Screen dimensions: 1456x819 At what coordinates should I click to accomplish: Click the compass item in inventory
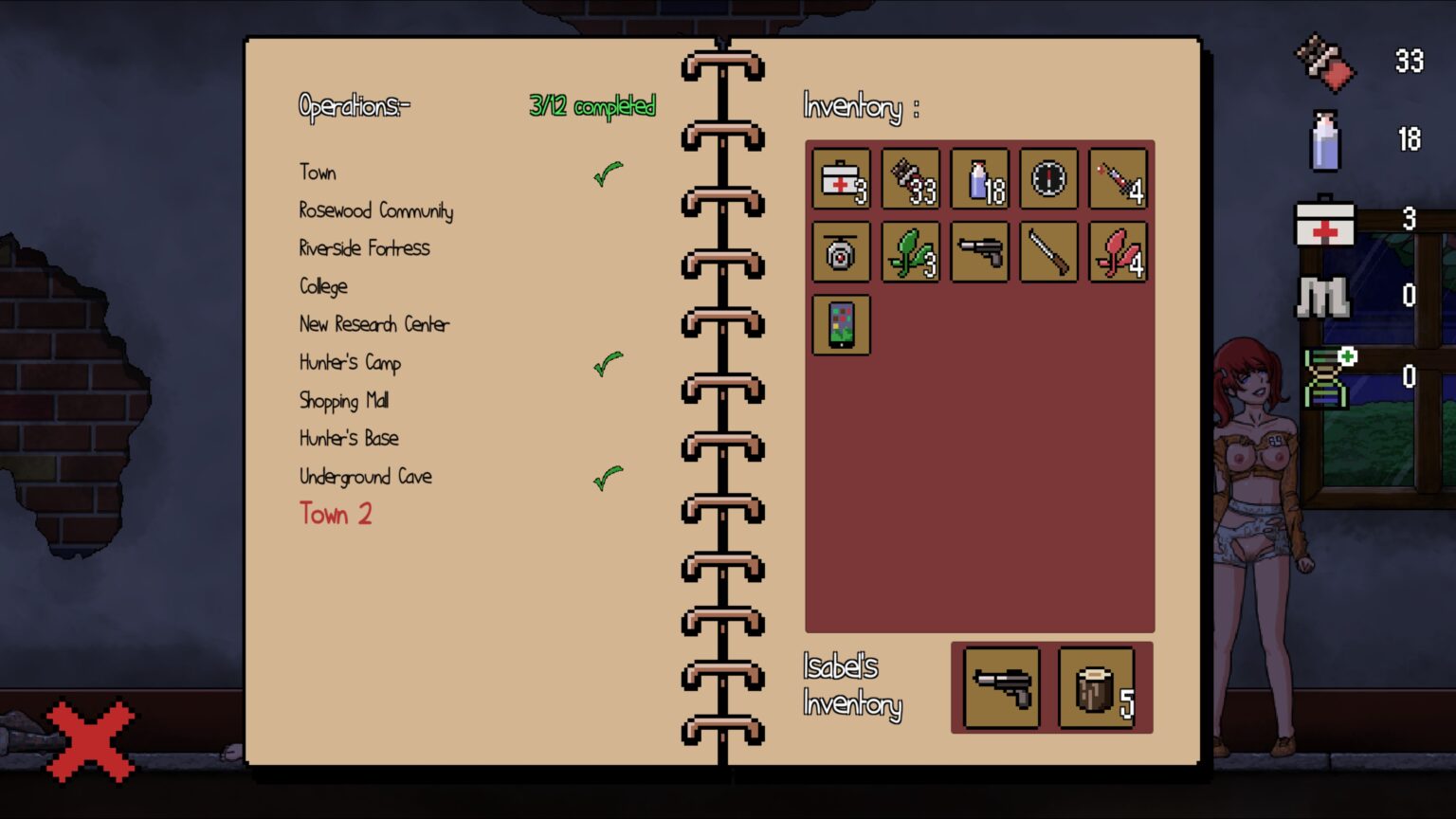point(1048,180)
